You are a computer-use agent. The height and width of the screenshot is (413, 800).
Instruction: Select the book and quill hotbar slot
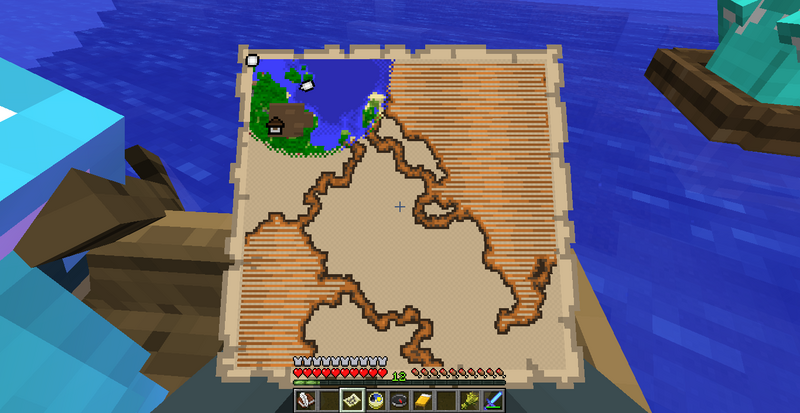point(305,401)
